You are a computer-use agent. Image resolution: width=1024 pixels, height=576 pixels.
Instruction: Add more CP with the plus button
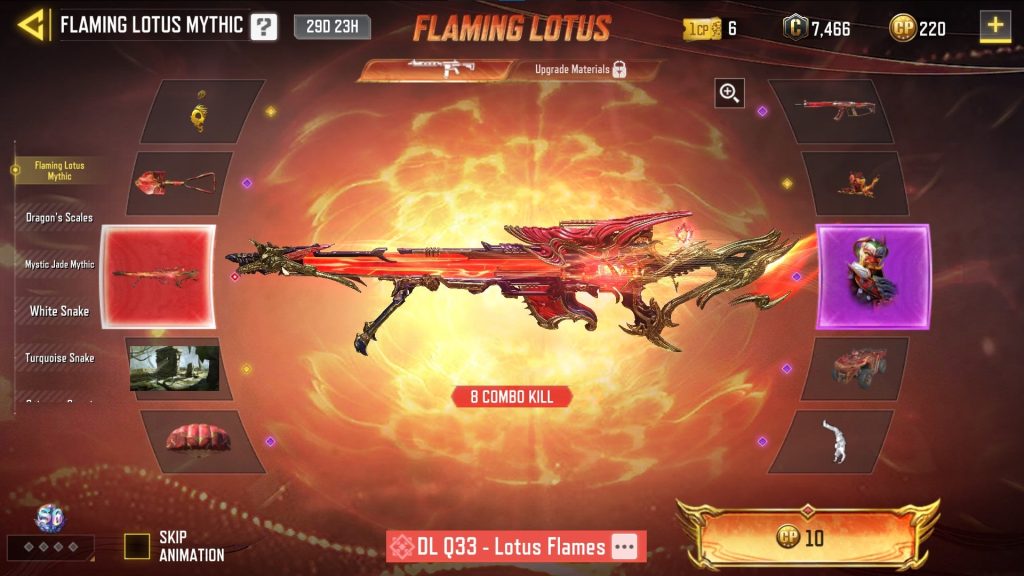(995, 27)
